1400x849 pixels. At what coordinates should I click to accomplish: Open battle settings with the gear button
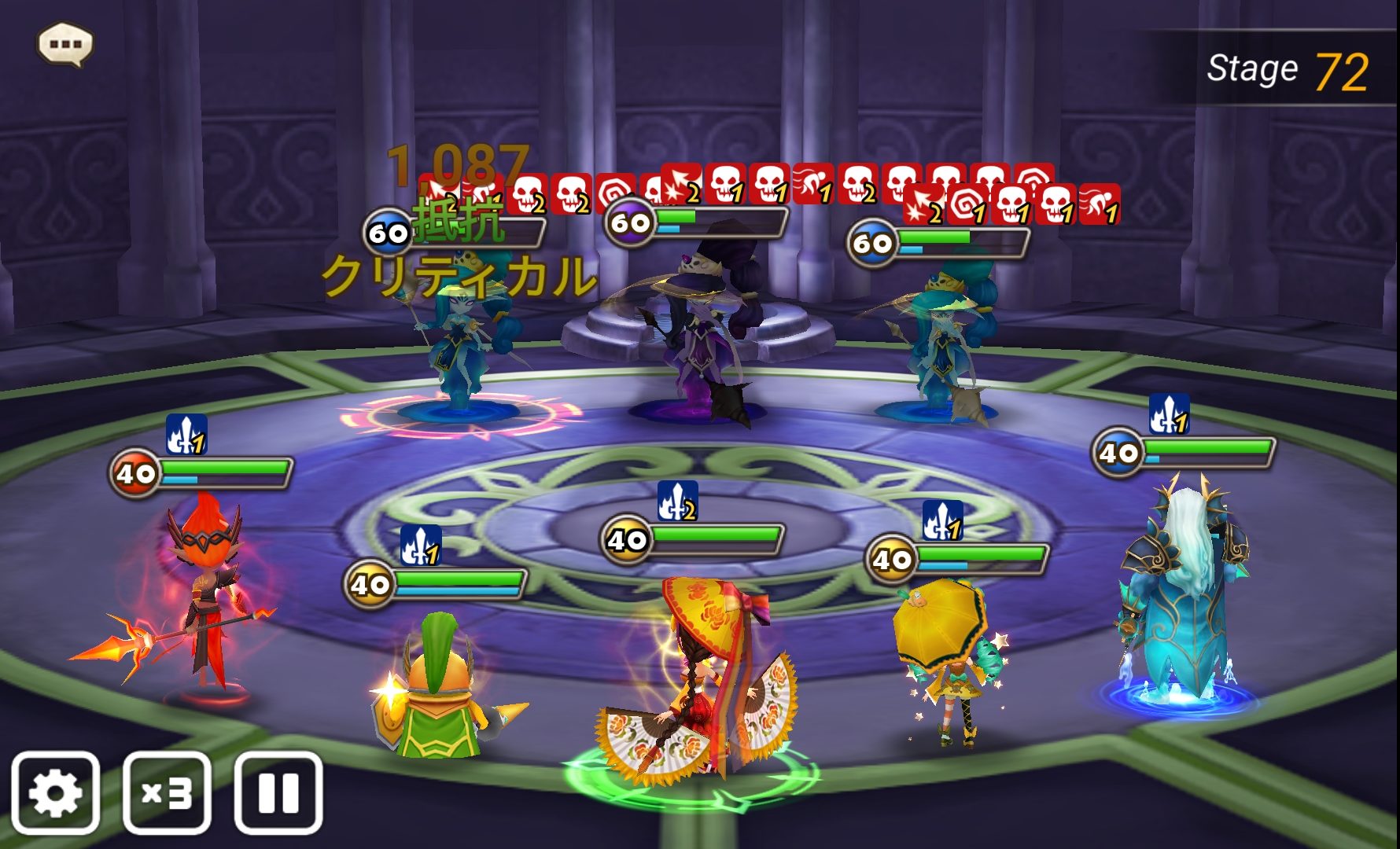click(55, 792)
